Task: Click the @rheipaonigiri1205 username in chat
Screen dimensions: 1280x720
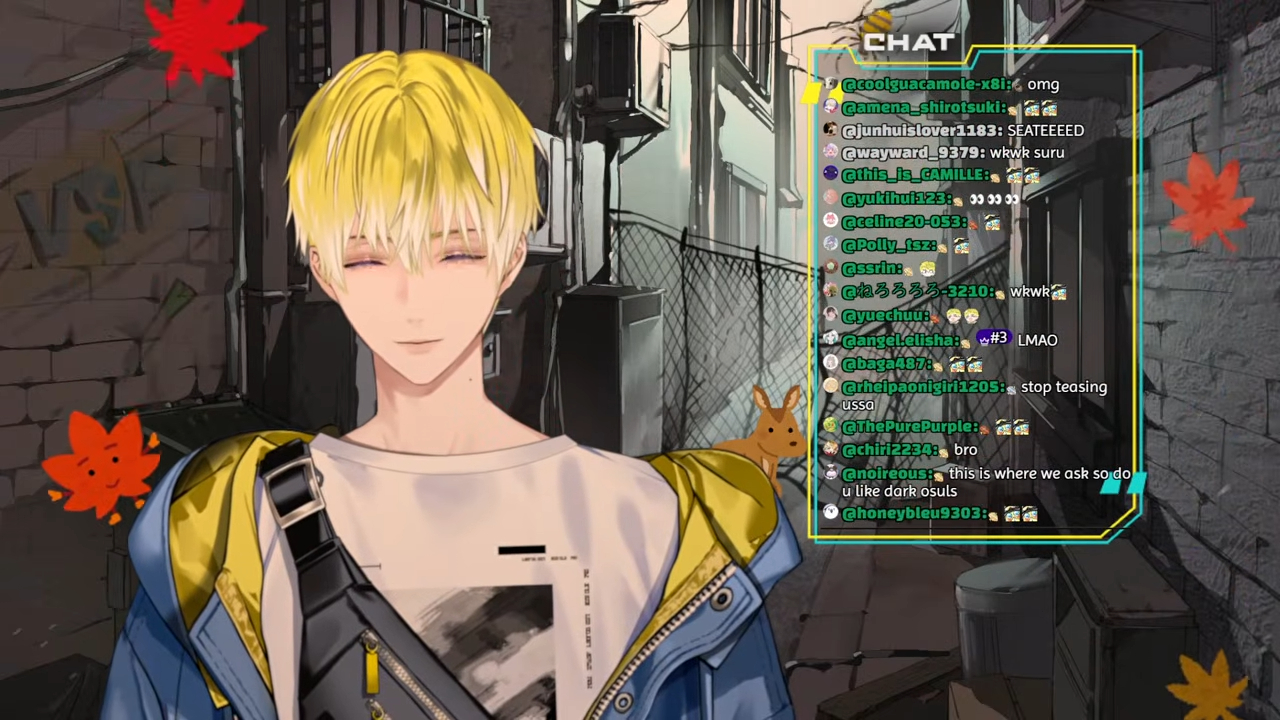Action: [x=922, y=387]
